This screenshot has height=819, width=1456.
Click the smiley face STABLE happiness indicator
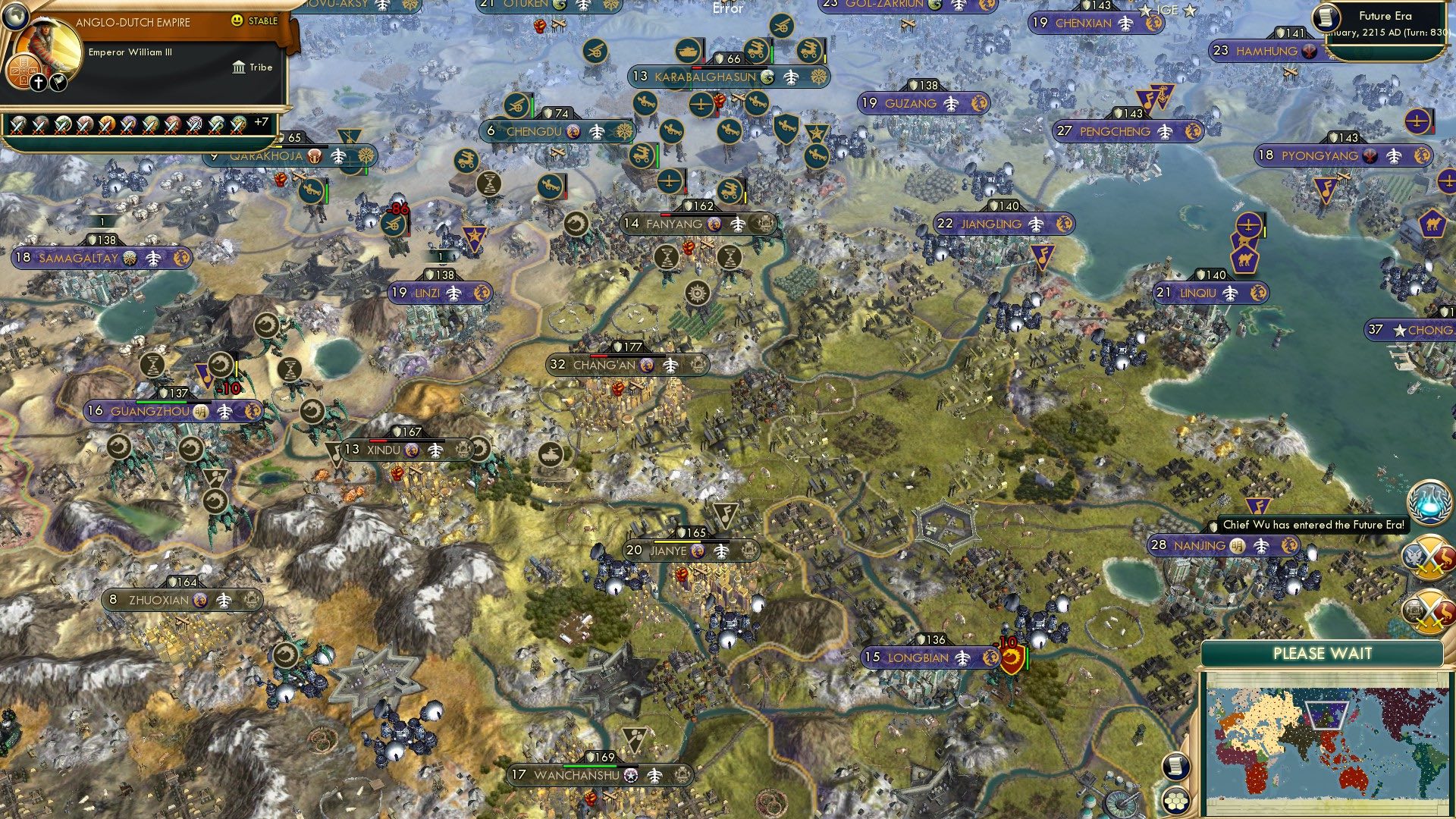[x=237, y=20]
